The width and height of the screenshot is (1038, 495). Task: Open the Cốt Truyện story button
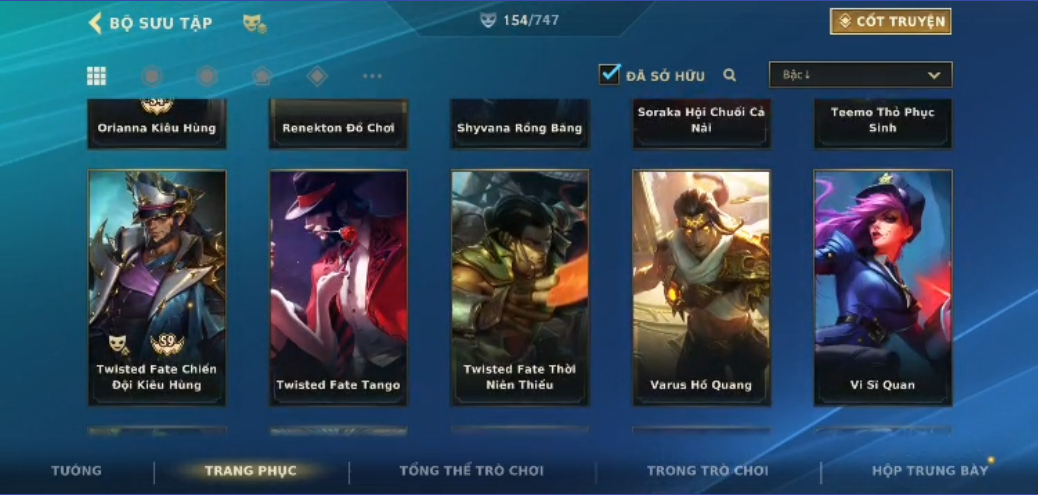click(890, 21)
